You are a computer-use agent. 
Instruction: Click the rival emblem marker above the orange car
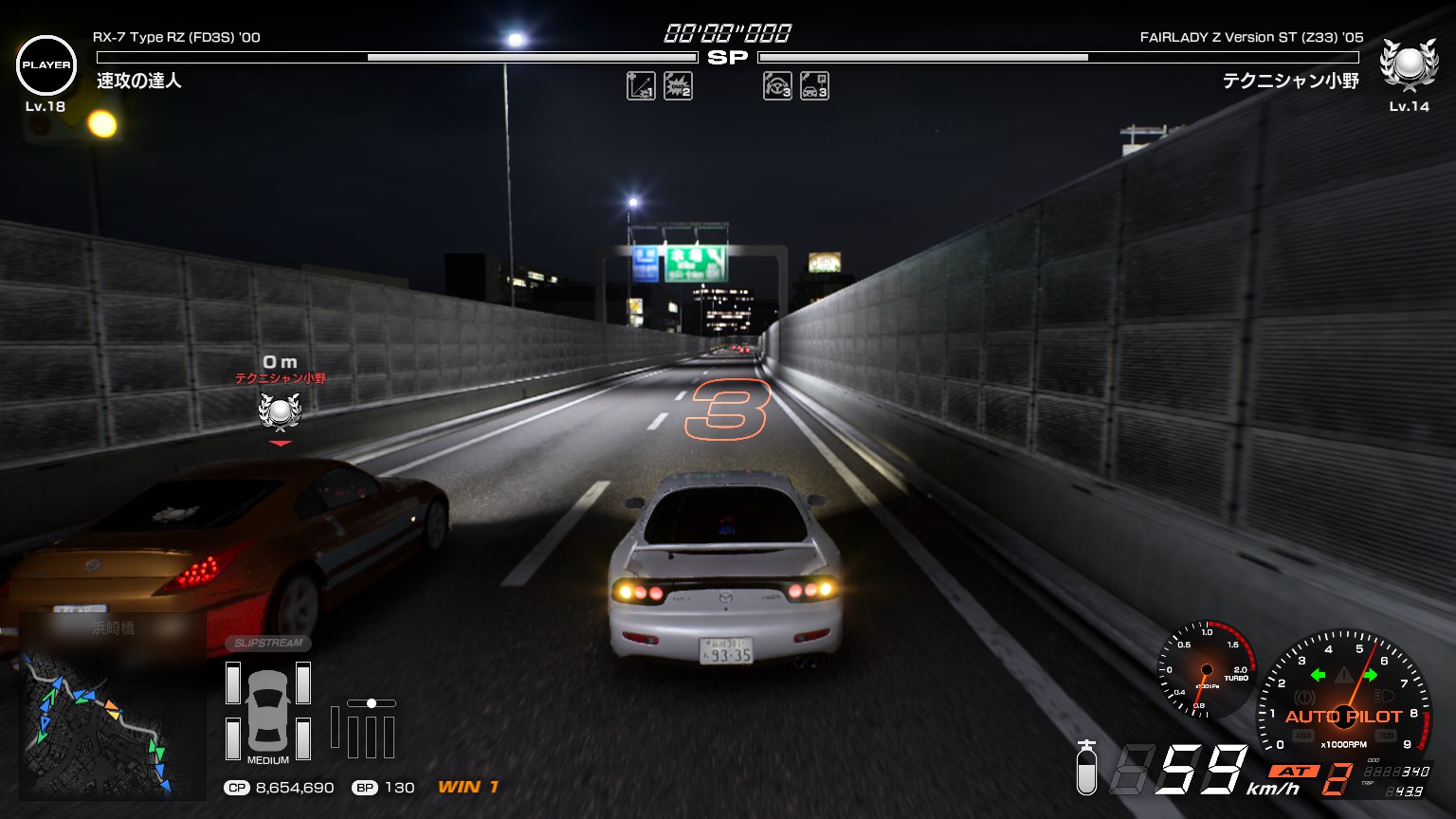280,411
